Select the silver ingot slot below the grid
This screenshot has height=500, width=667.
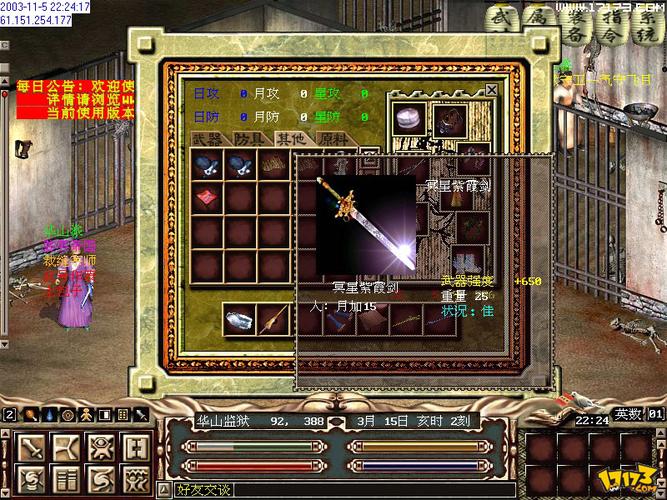tap(238, 319)
